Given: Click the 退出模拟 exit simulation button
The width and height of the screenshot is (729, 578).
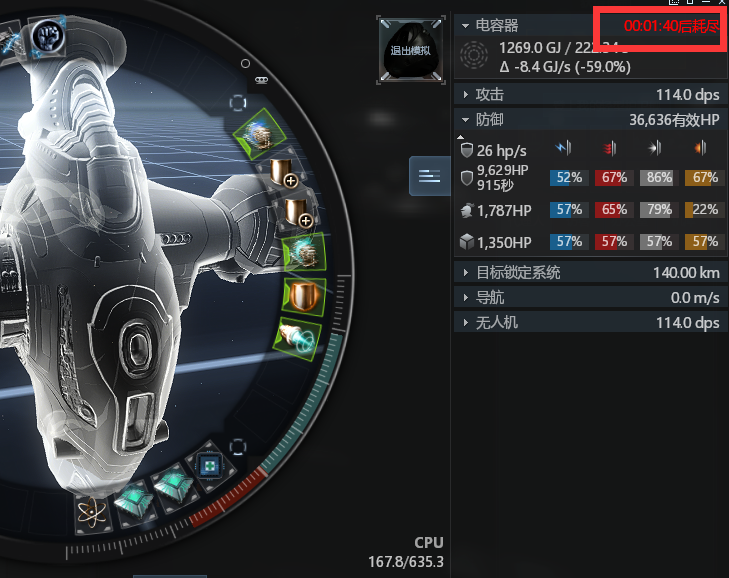Looking at the screenshot, I should pos(410,48).
